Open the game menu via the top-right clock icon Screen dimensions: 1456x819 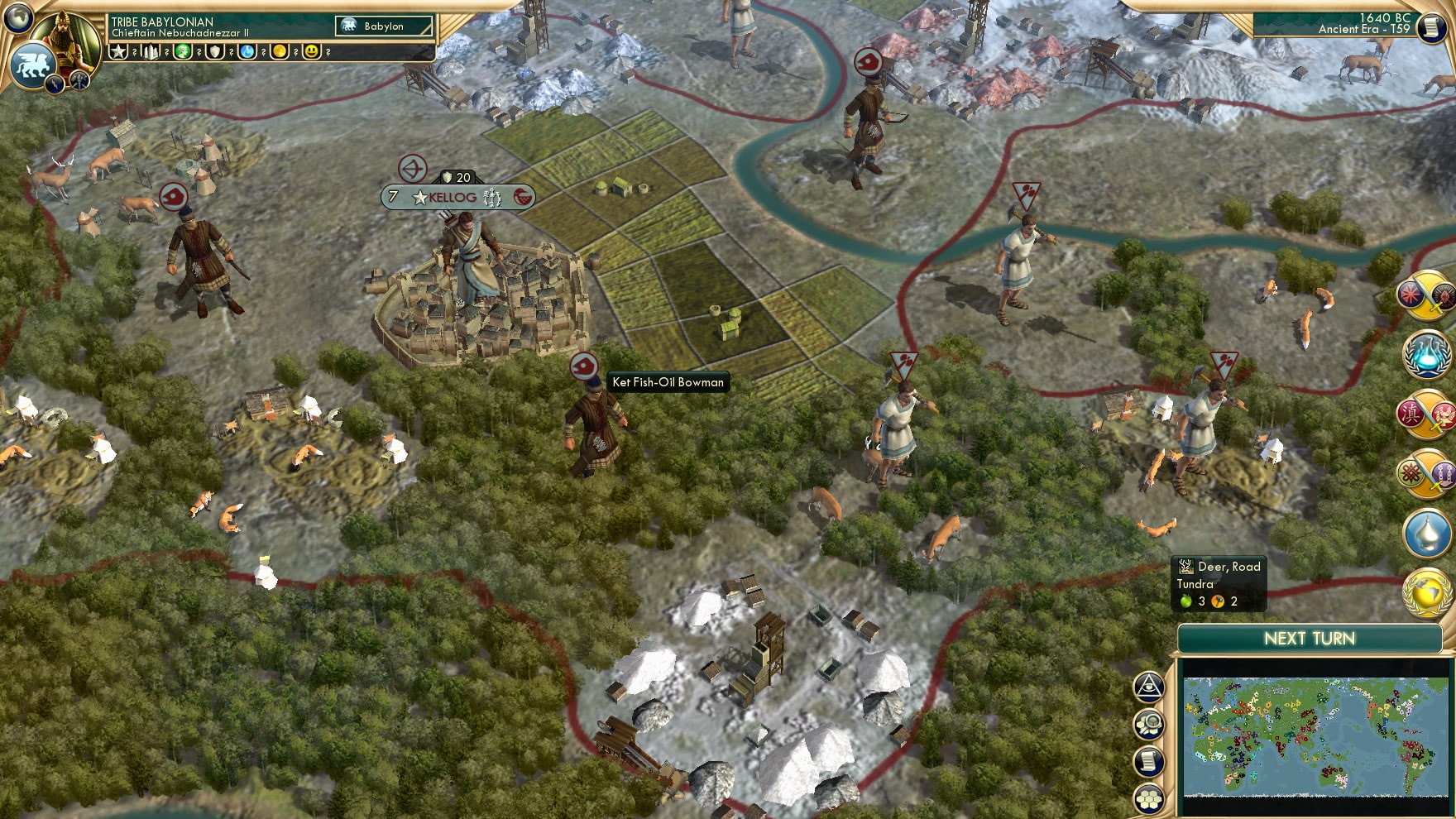pos(1432,28)
